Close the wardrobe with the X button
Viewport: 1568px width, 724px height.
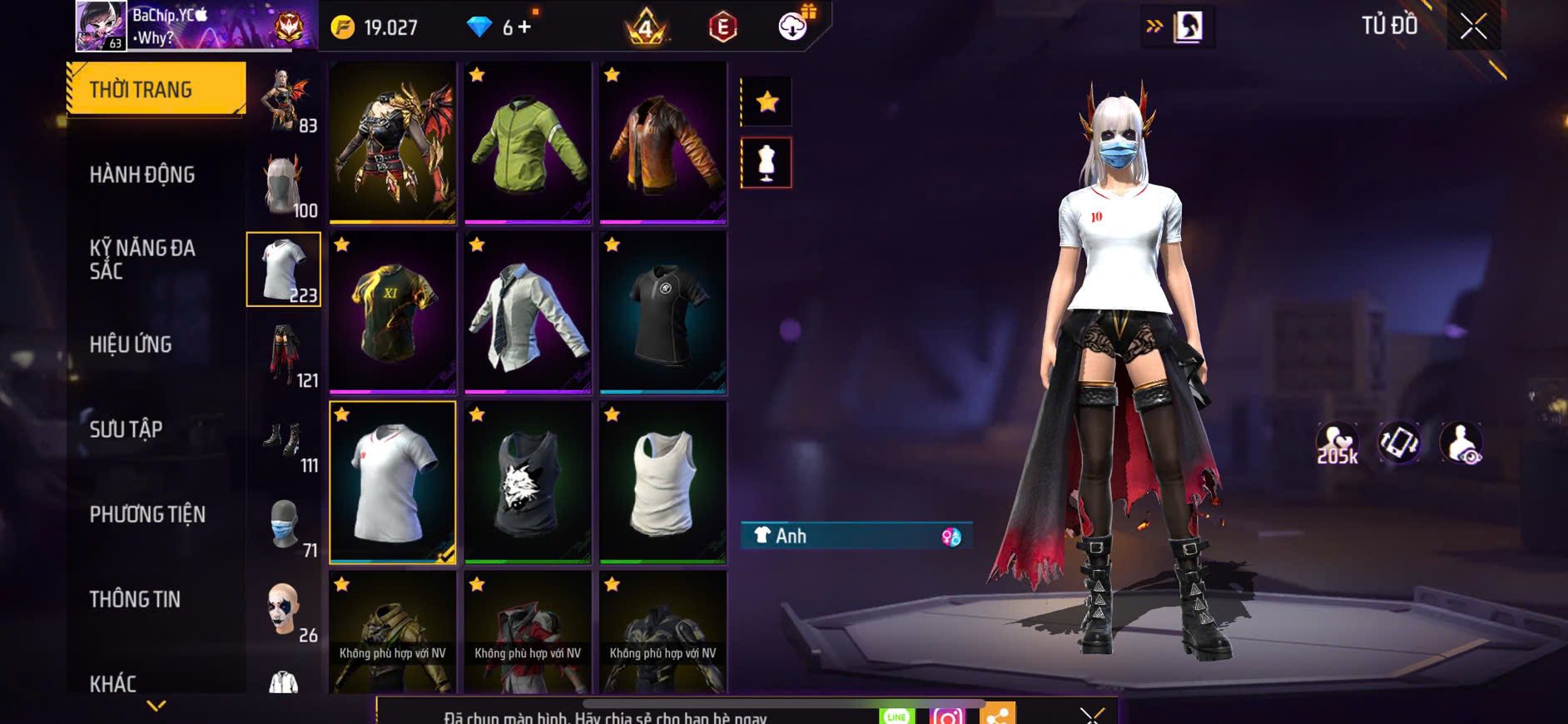1472,27
